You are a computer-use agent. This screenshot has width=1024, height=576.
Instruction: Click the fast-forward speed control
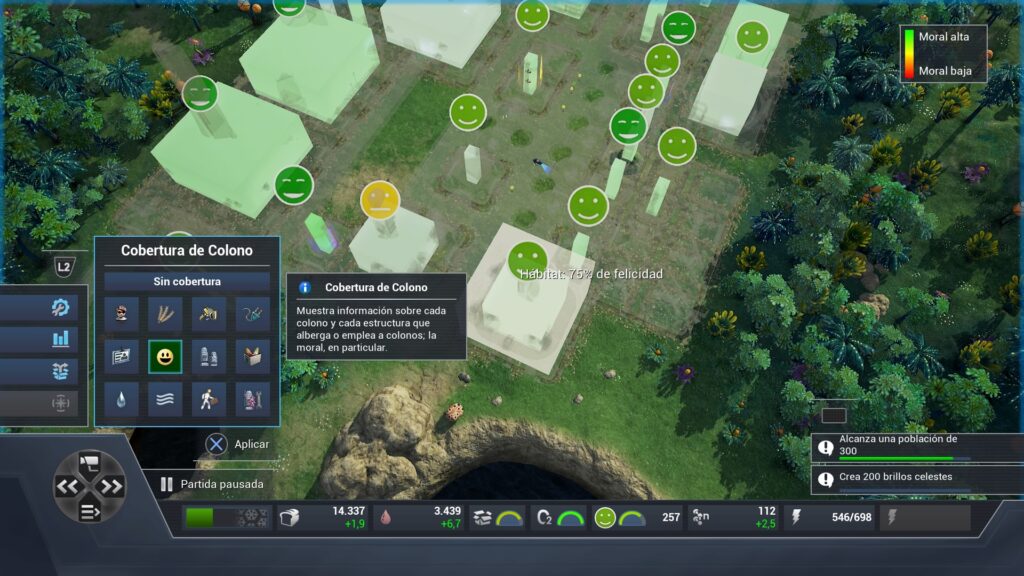pyautogui.click(x=111, y=487)
